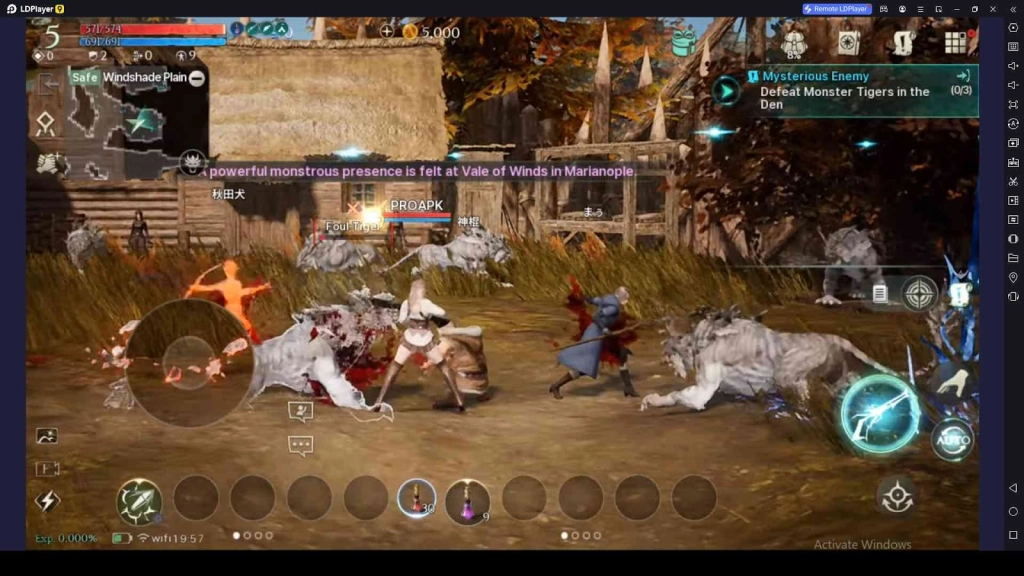Toggle the AUTO battle button
Image resolution: width=1024 pixels, height=576 pixels.
click(952, 440)
